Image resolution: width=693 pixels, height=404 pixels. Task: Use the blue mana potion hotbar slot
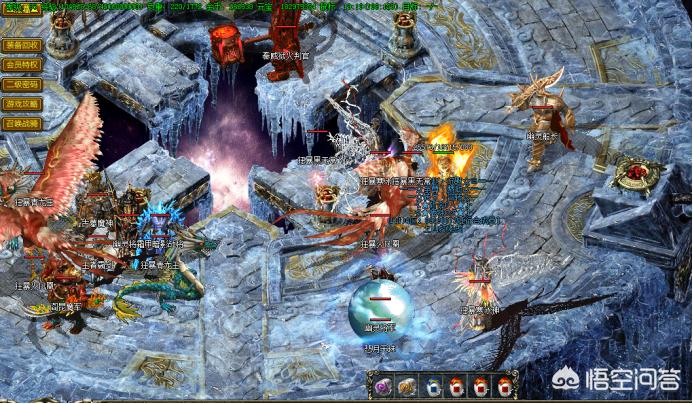click(x=432, y=386)
